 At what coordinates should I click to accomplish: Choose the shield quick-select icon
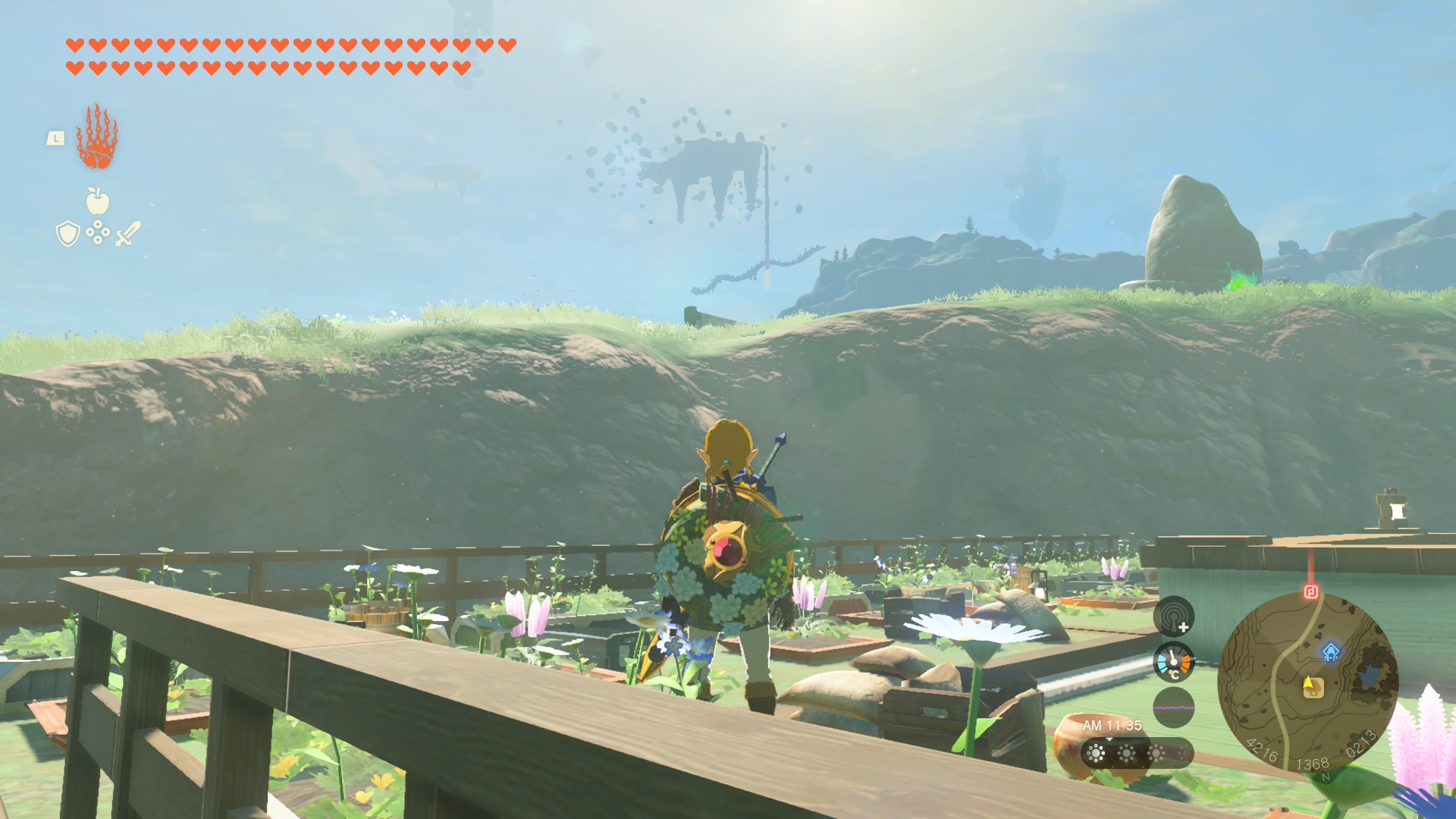click(68, 234)
